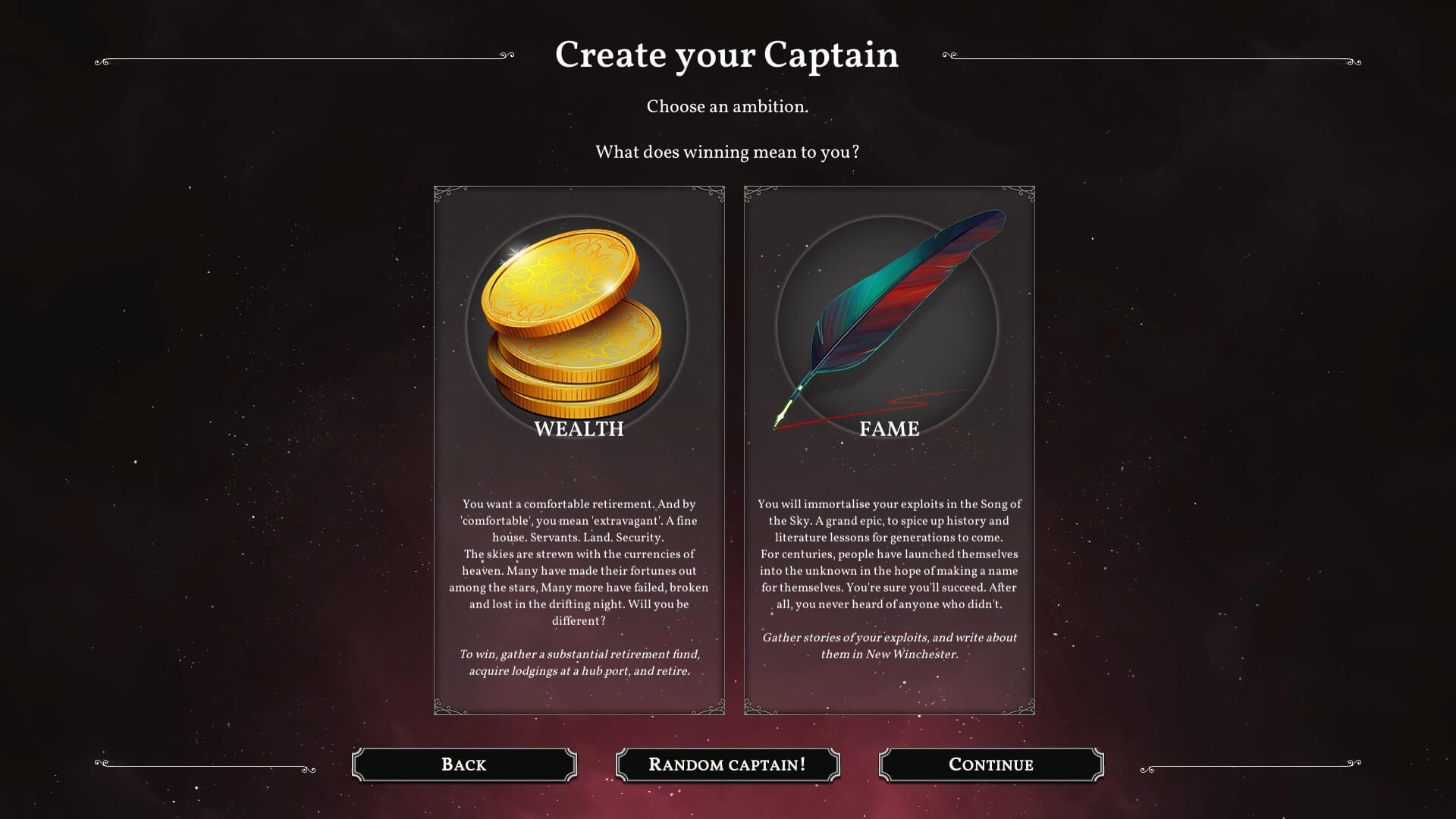The width and height of the screenshot is (1456, 819).
Task: Continue to the next step
Action: [x=990, y=764]
